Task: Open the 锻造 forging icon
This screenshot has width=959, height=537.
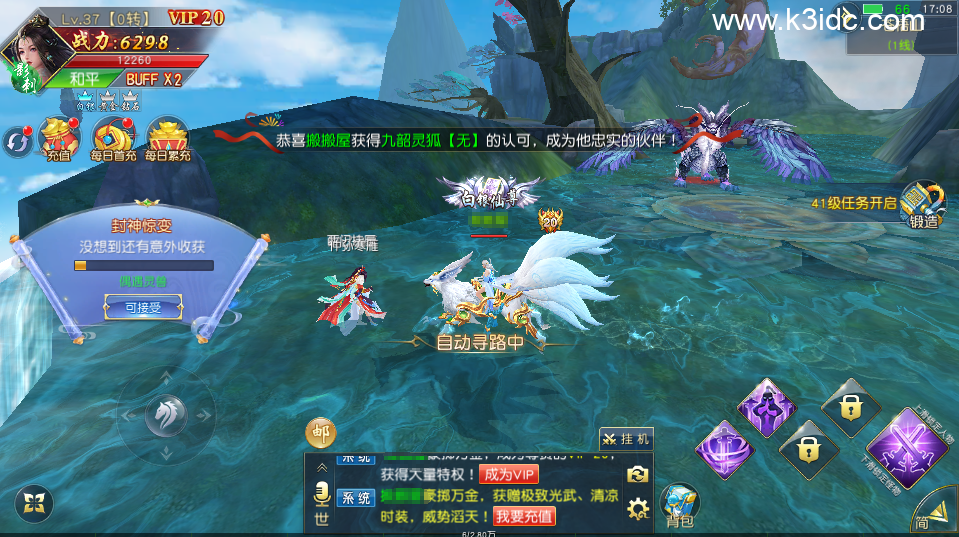Action: point(923,204)
